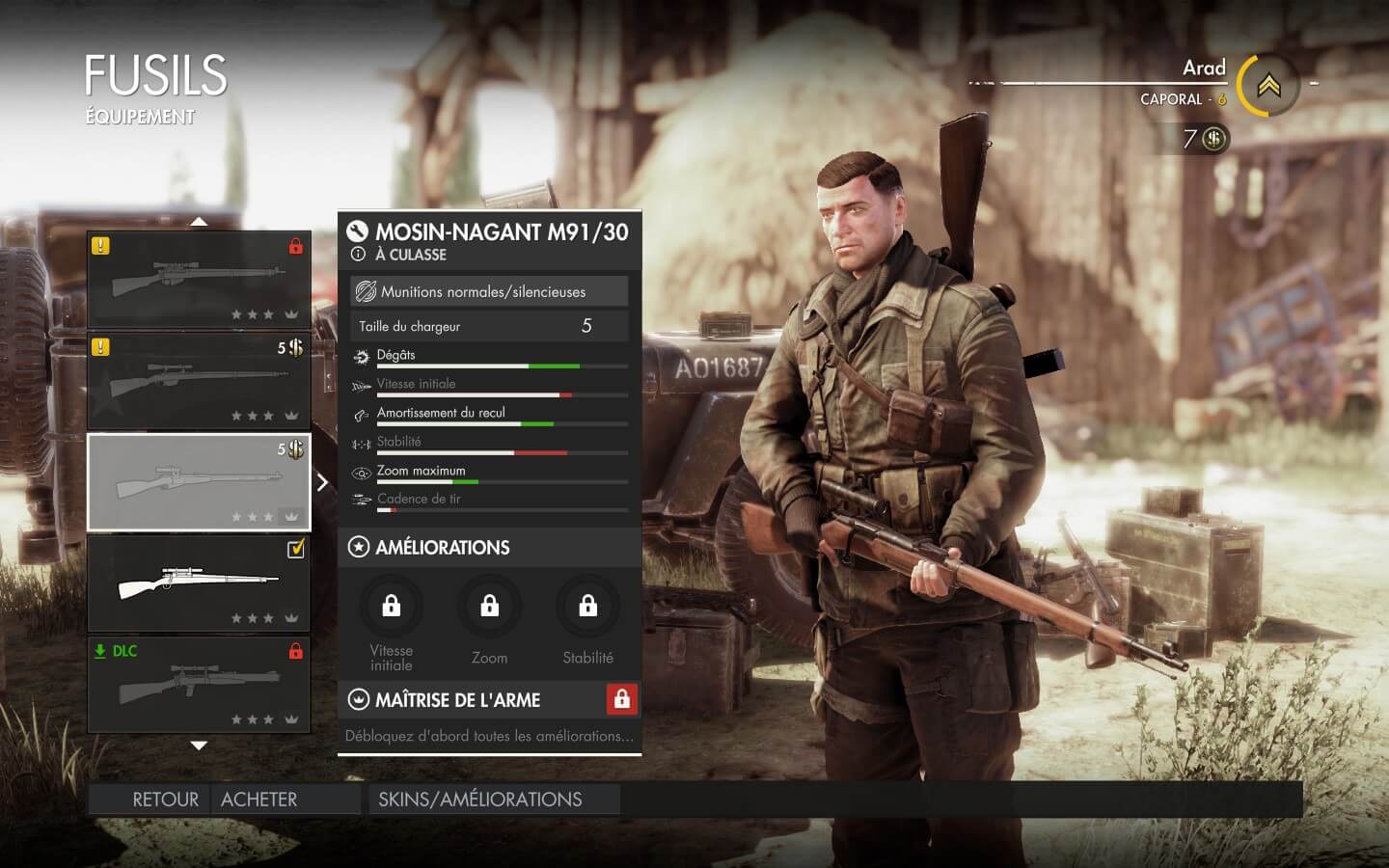Click the locked Vitesse initiale upgrade
This screenshot has width=1389, height=868.
point(391,607)
